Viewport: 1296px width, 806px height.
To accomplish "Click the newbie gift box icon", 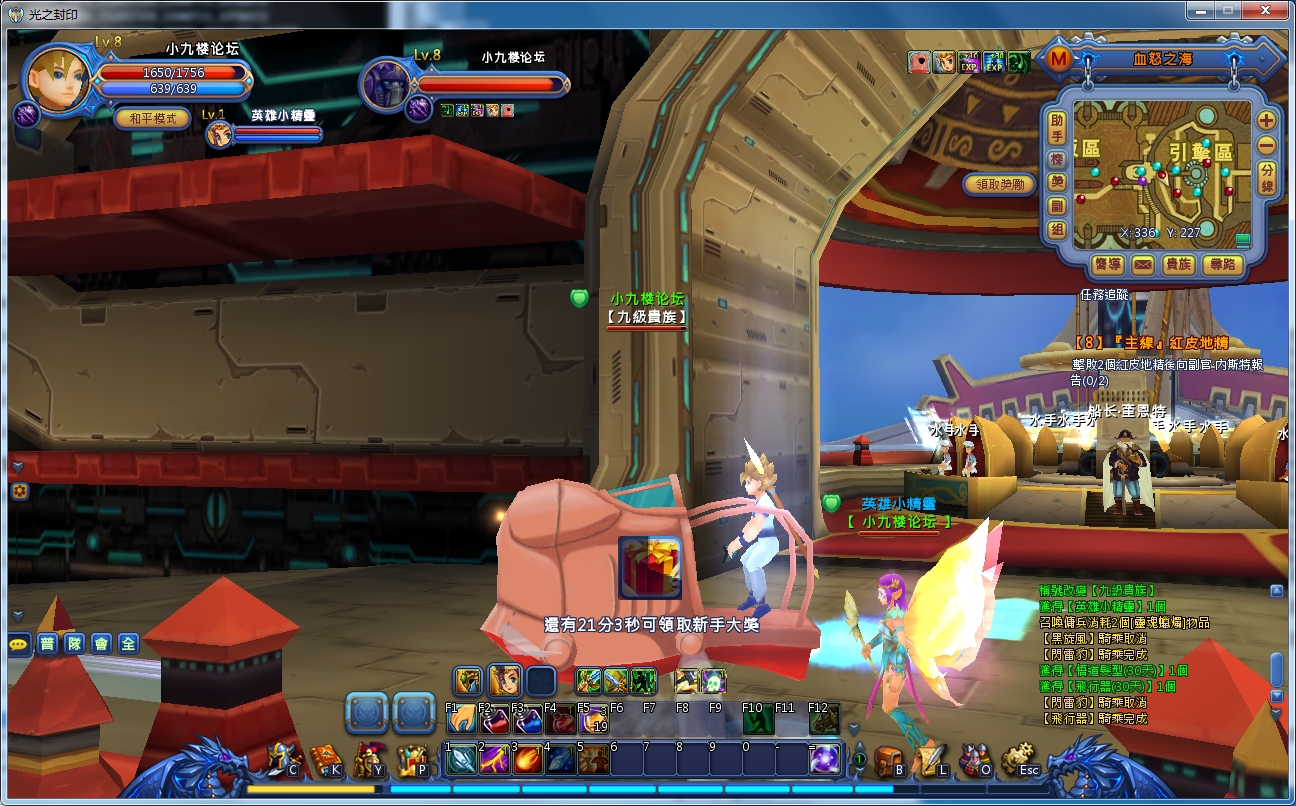I will 650,567.
